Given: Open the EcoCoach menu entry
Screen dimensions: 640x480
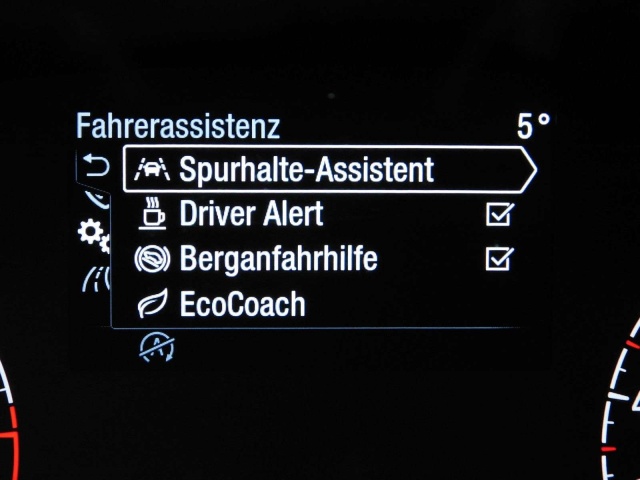Looking at the screenshot, I should 242,304.
